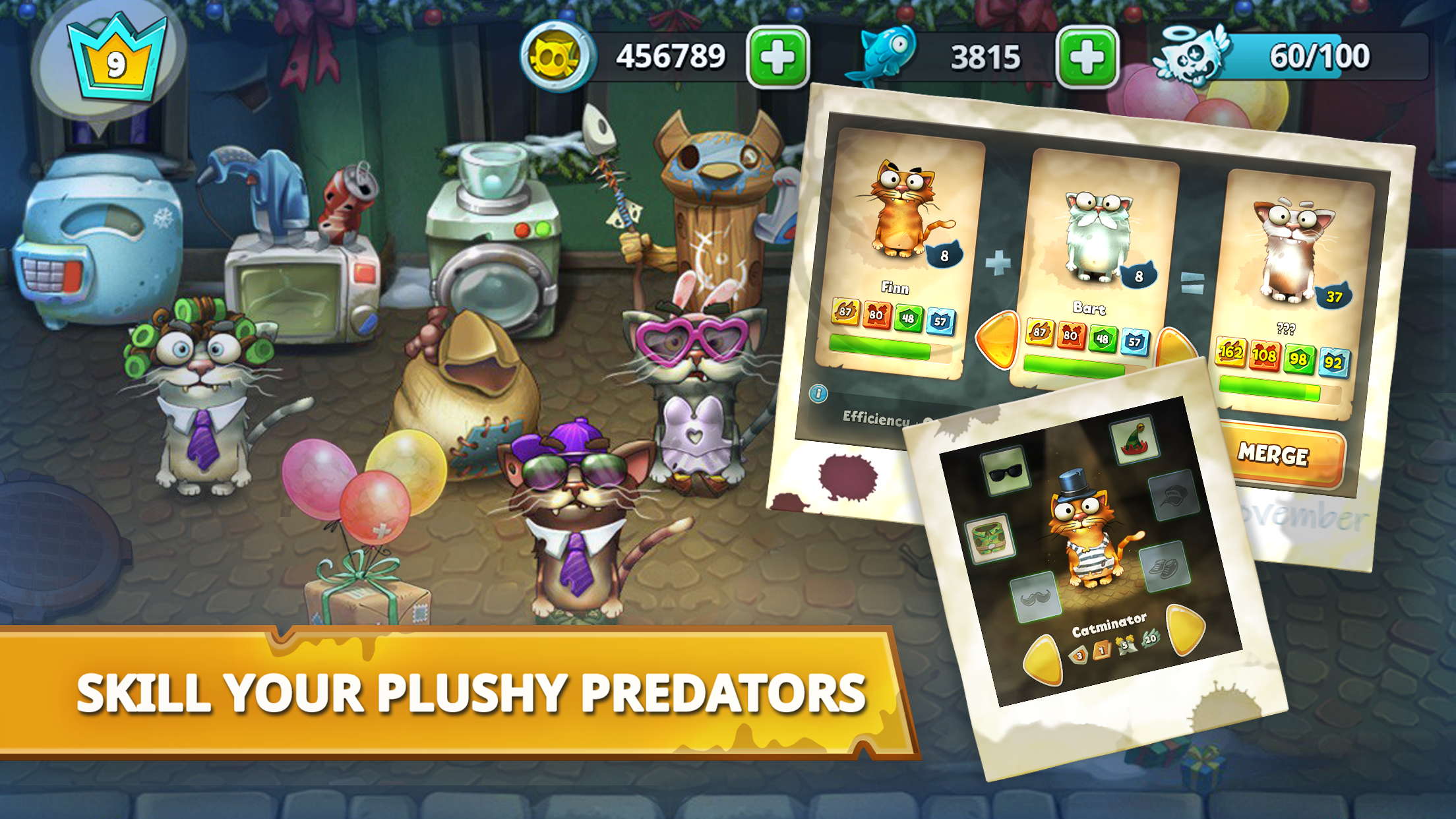This screenshot has width=1456, height=819.
Task: Click the right navigation arrow on the Catminator card
Action: click(1184, 630)
